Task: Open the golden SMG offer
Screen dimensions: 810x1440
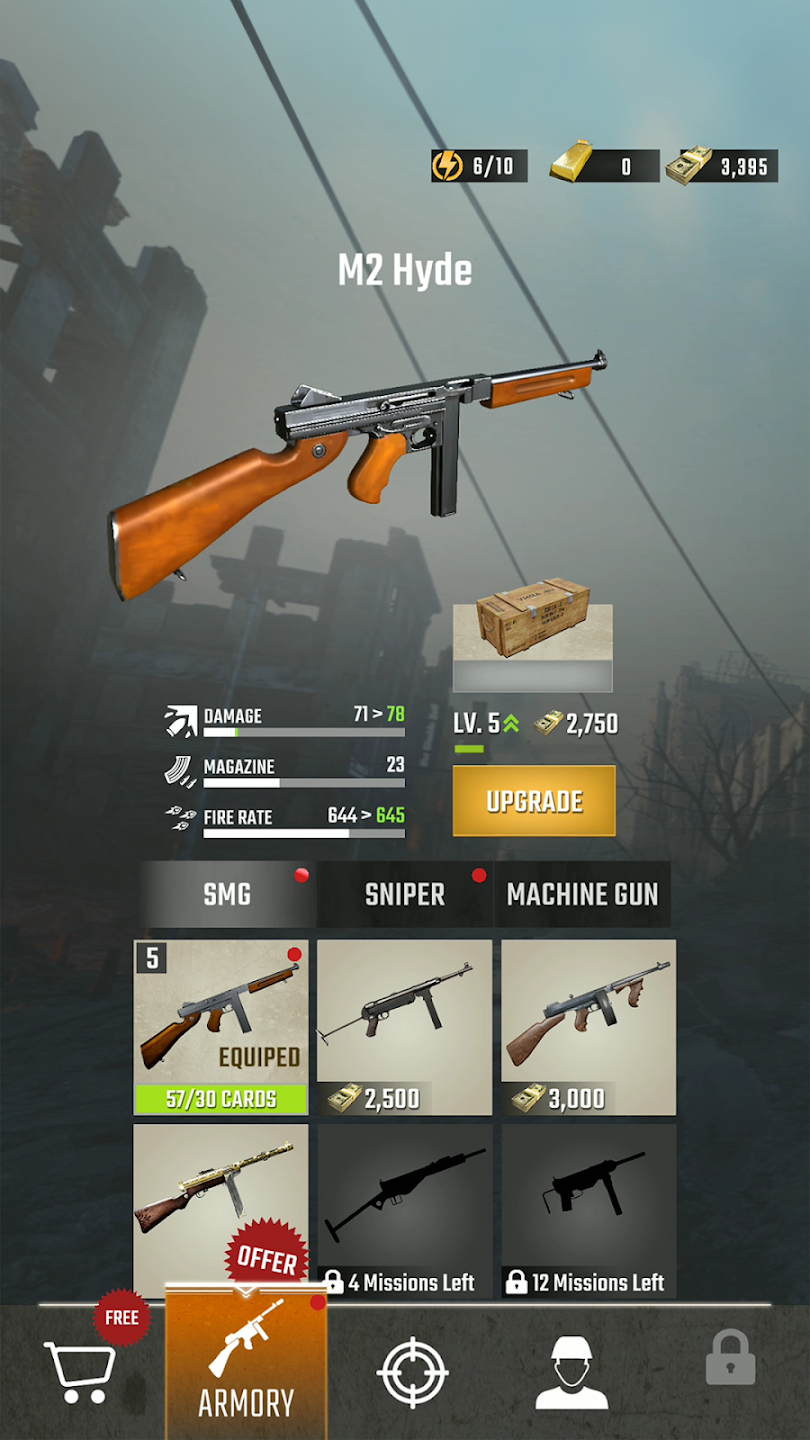Action: (221, 1208)
